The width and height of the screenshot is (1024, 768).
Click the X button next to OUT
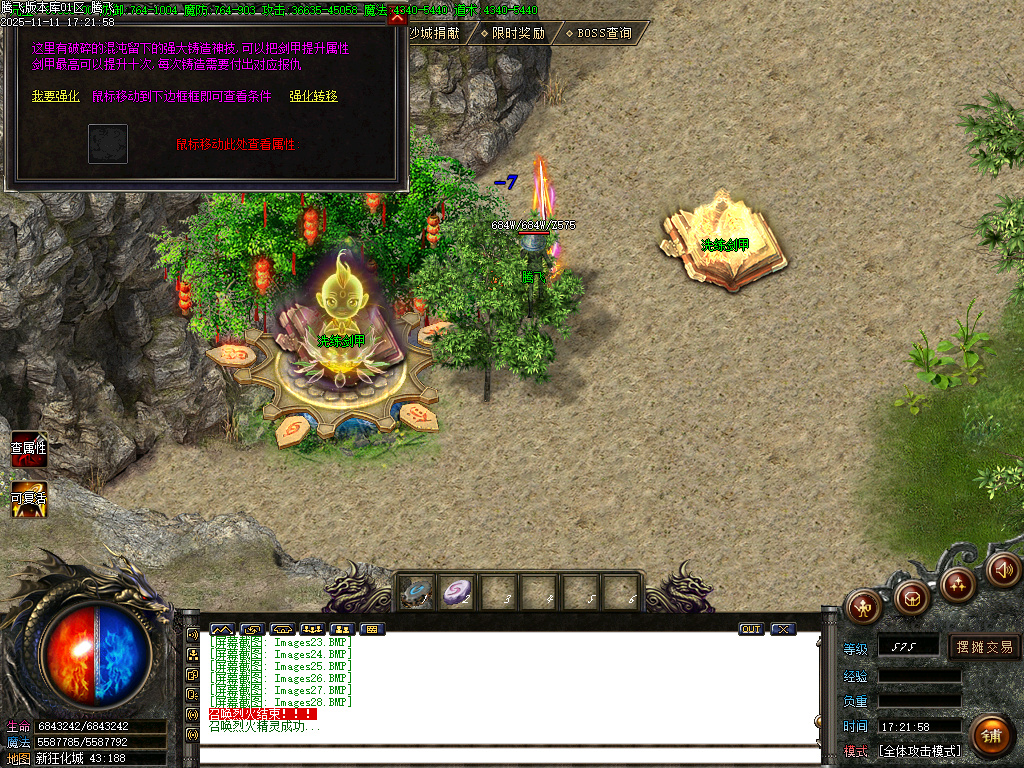(783, 629)
